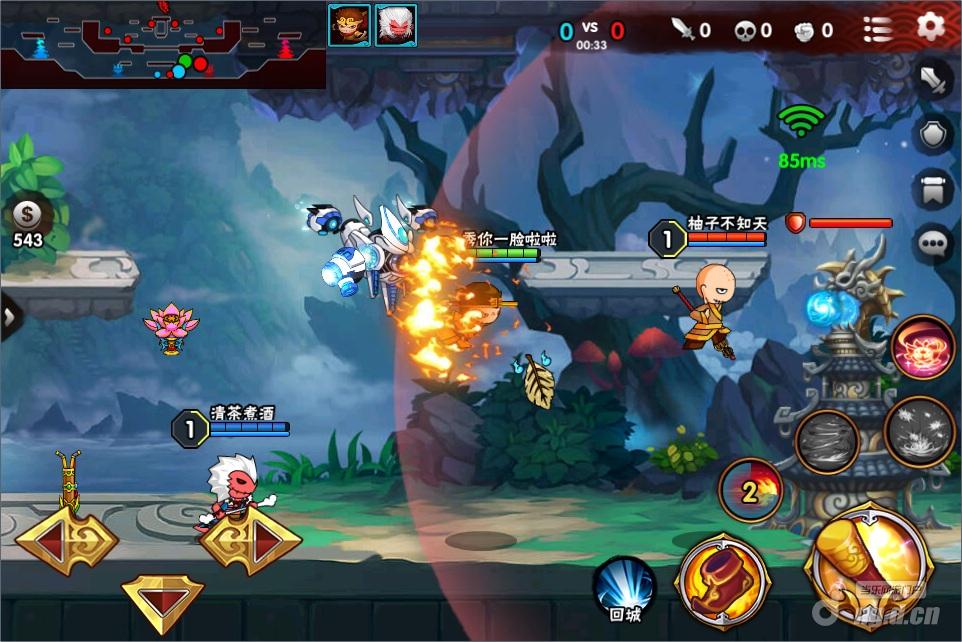
Task: Tap the golden down arrow button
Action: click(162, 598)
